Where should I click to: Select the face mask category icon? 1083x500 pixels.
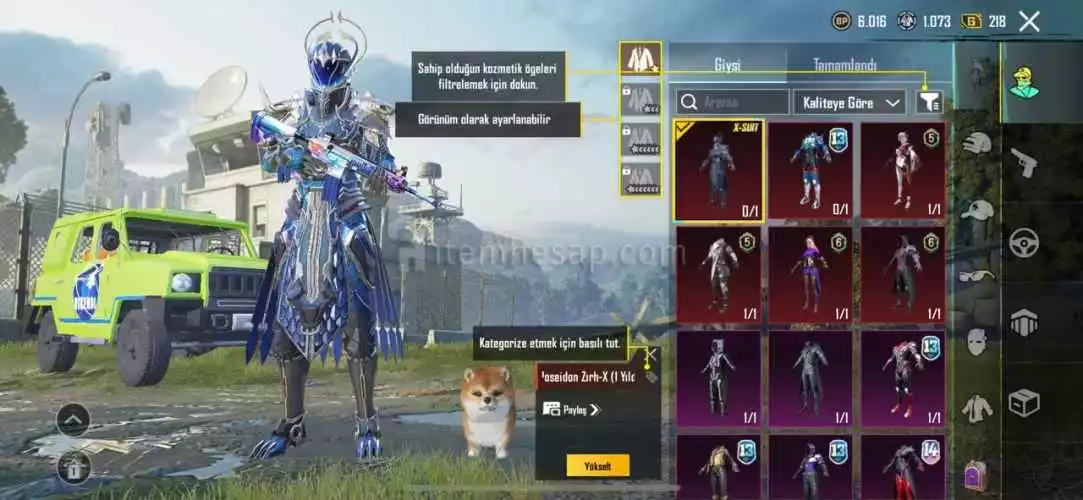(977, 342)
